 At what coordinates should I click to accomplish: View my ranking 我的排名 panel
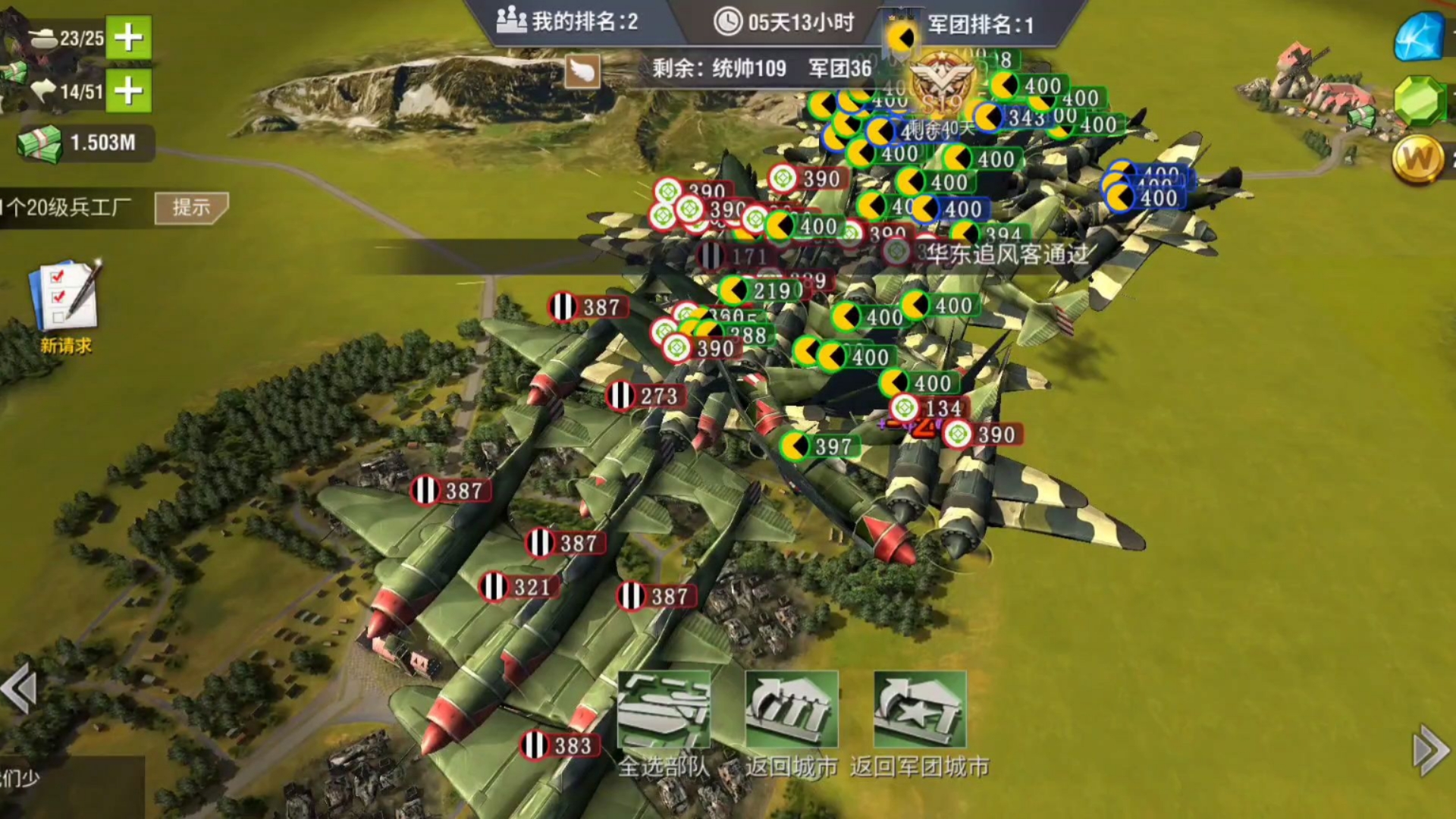(567, 21)
